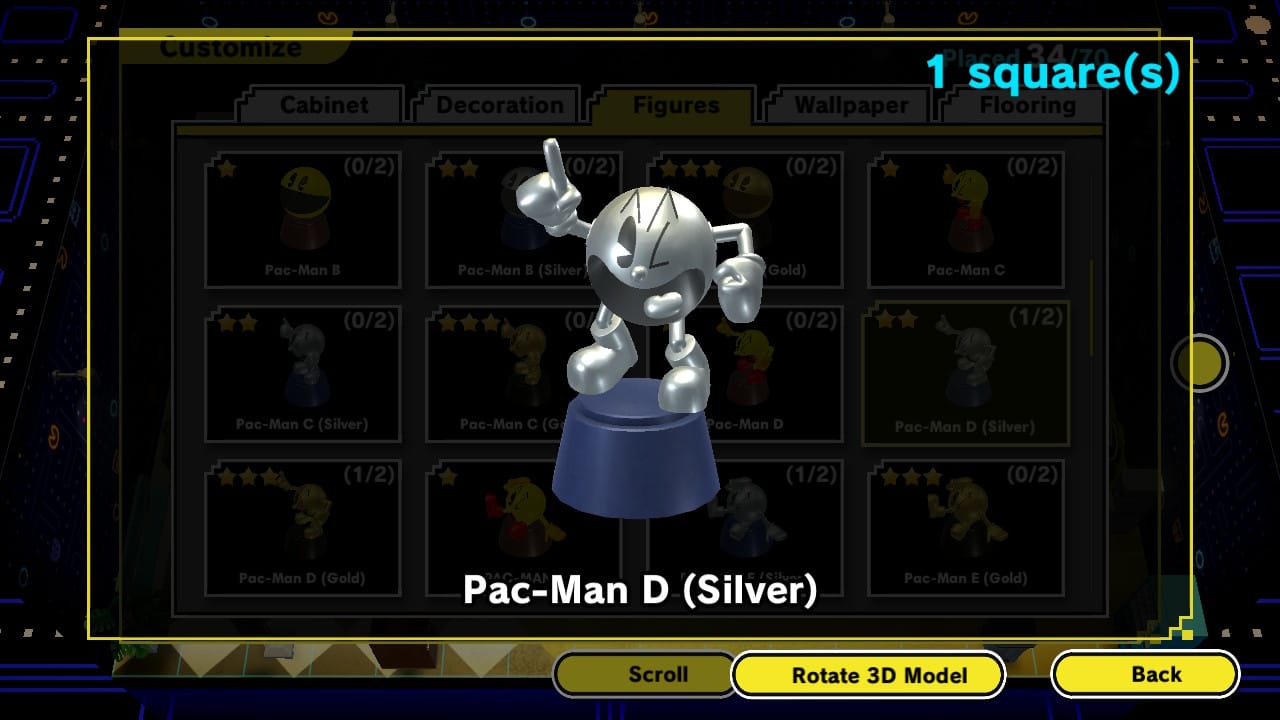Open the Decoration tab
This screenshot has height=720, width=1280.
point(497,104)
